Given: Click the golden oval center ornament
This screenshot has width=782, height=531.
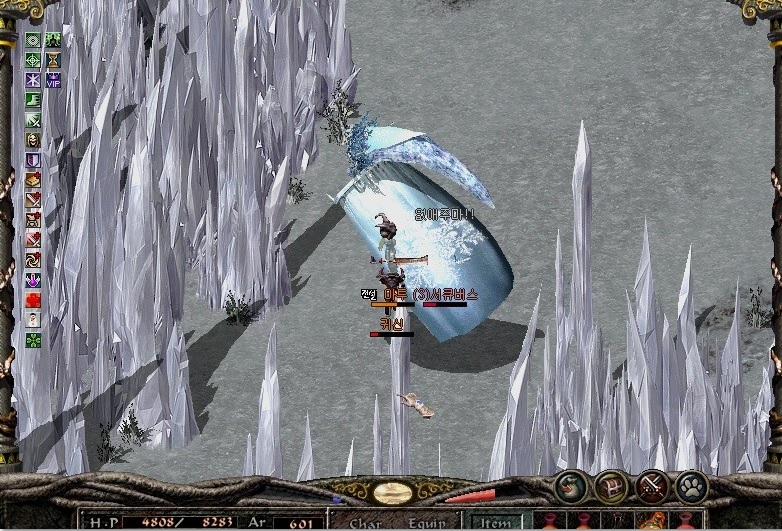Looking at the screenshot, I should point(393,492).
